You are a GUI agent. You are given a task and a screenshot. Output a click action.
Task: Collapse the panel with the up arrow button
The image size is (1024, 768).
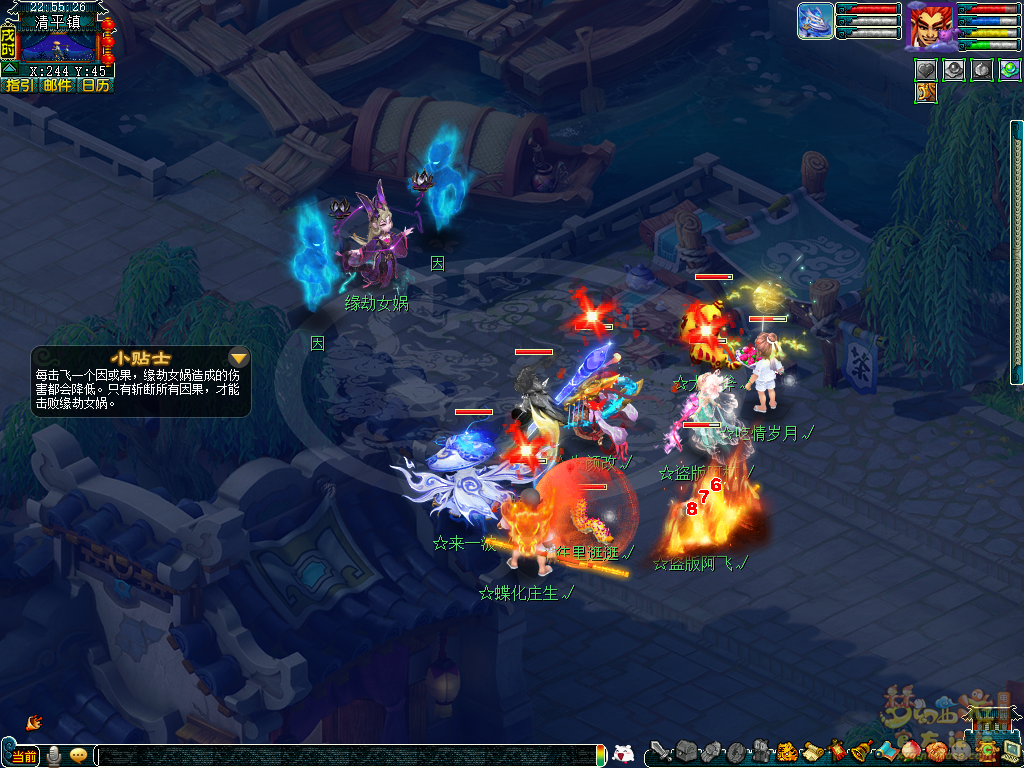pos(9,69)
